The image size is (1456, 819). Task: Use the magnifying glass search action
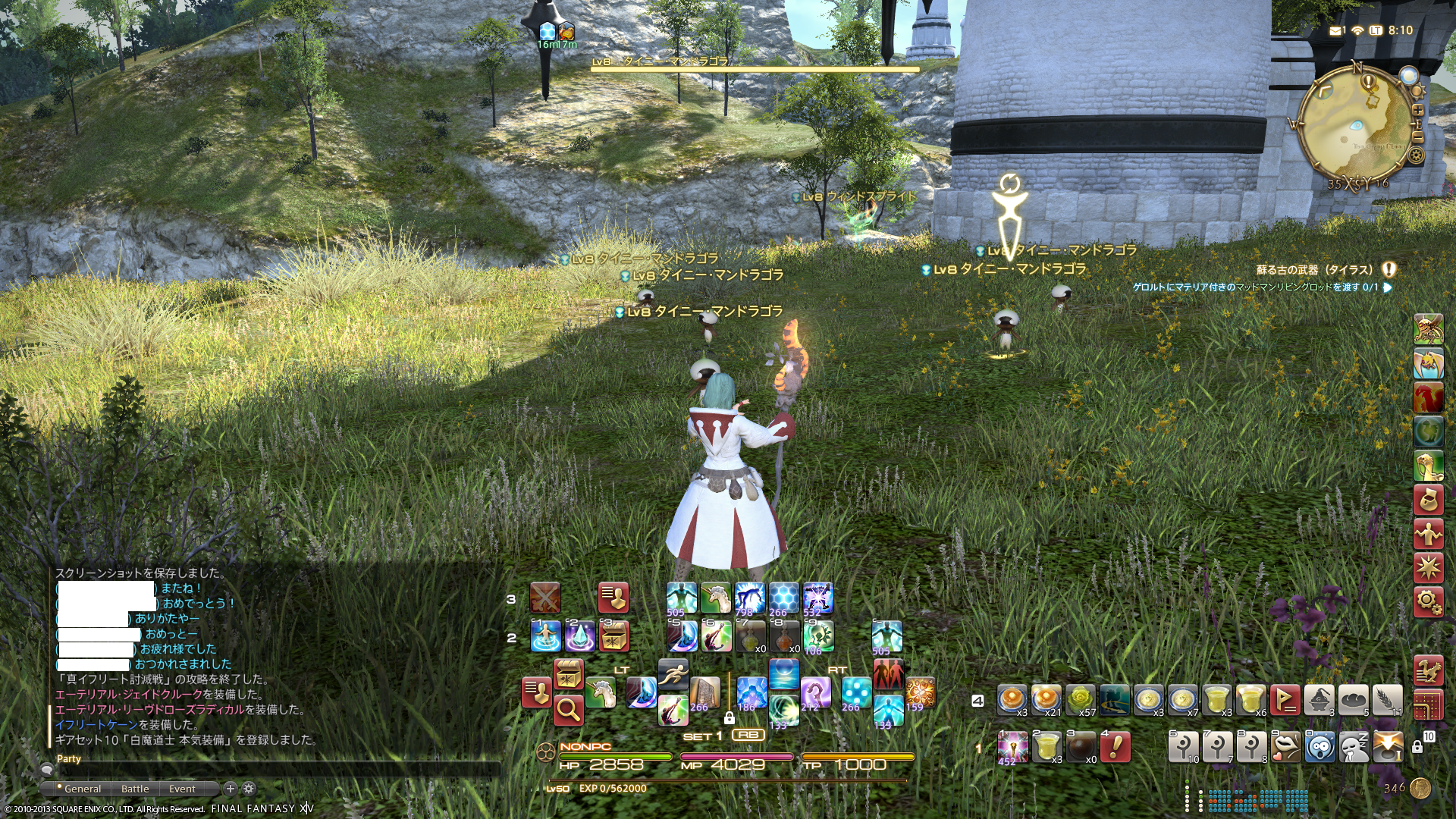point(568,710)
